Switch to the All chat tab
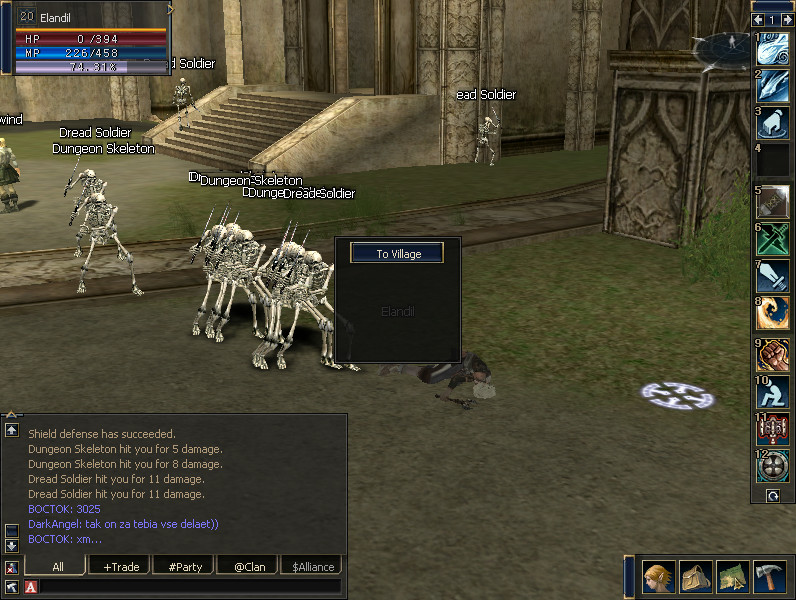This screenshot has height=600, width=796. (x=58, y=567)
